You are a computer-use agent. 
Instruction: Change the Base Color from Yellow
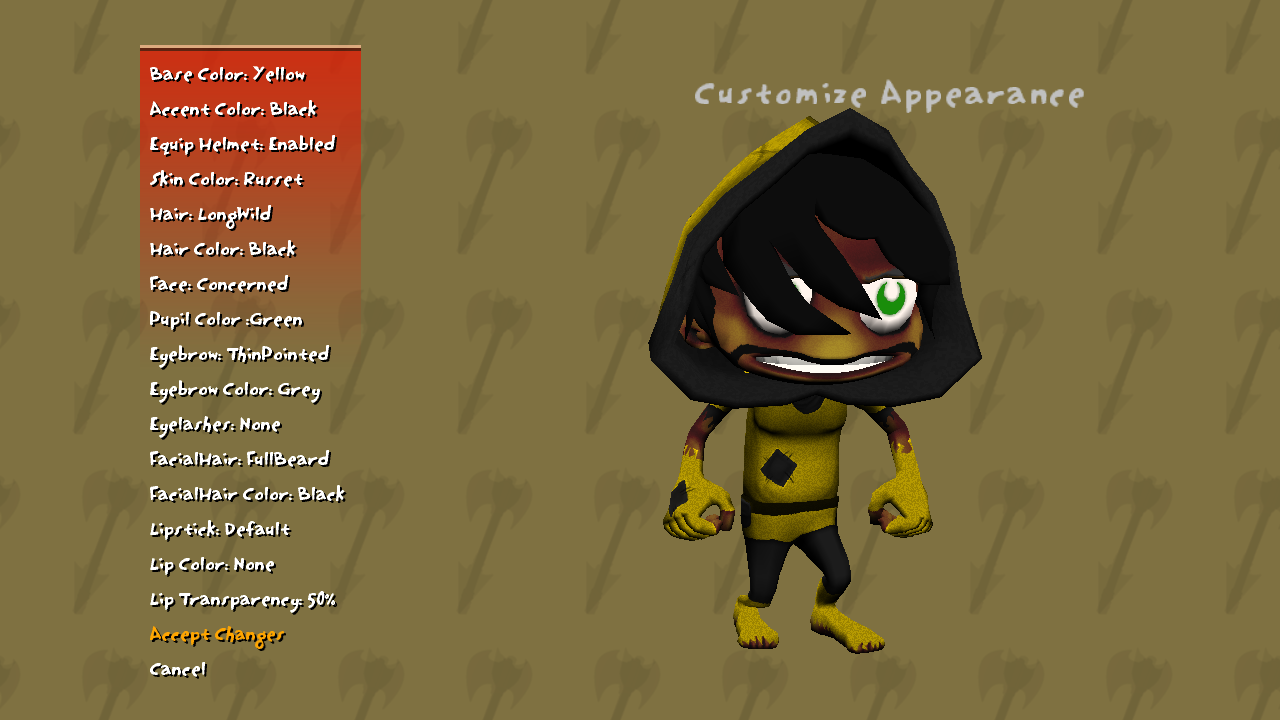(227, 74)
